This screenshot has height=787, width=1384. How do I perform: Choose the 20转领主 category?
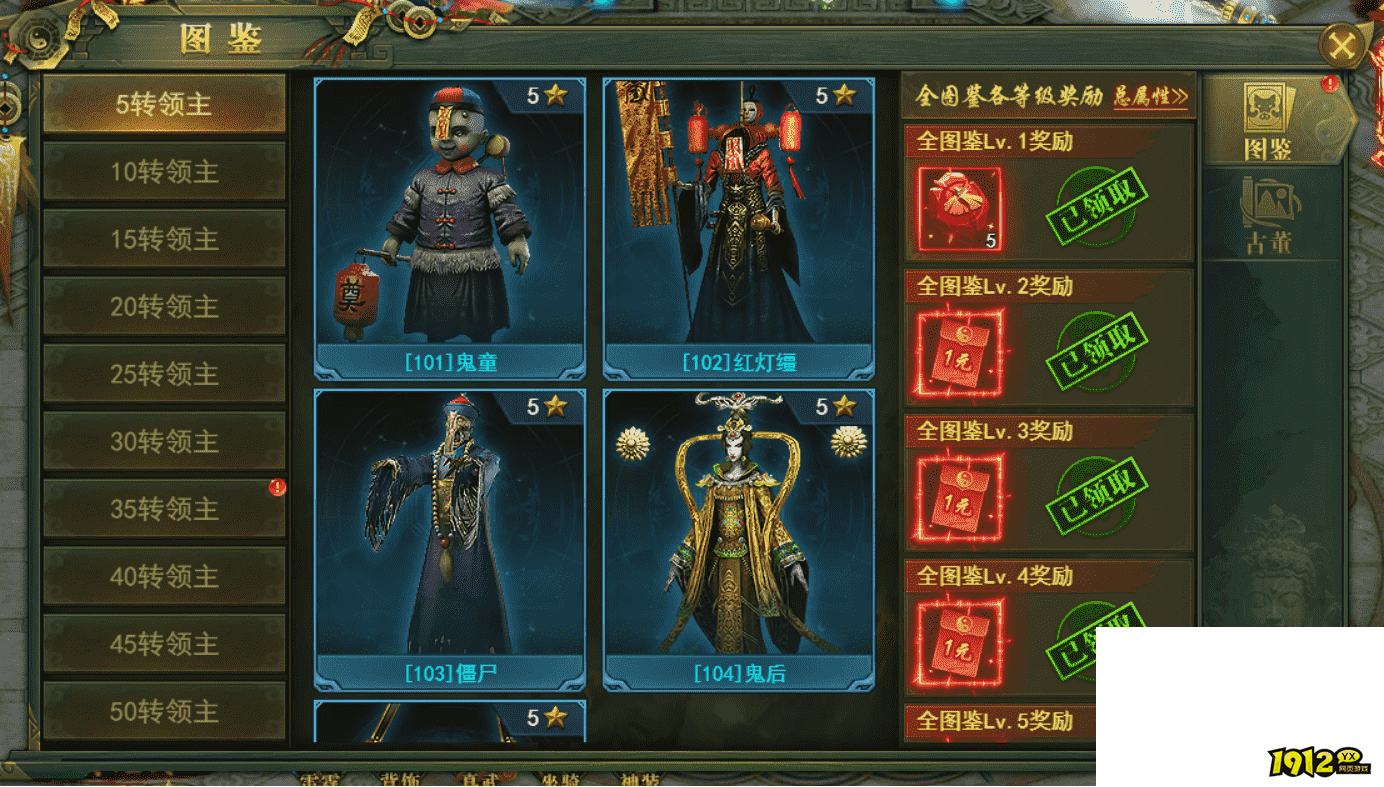click(164, 307)
